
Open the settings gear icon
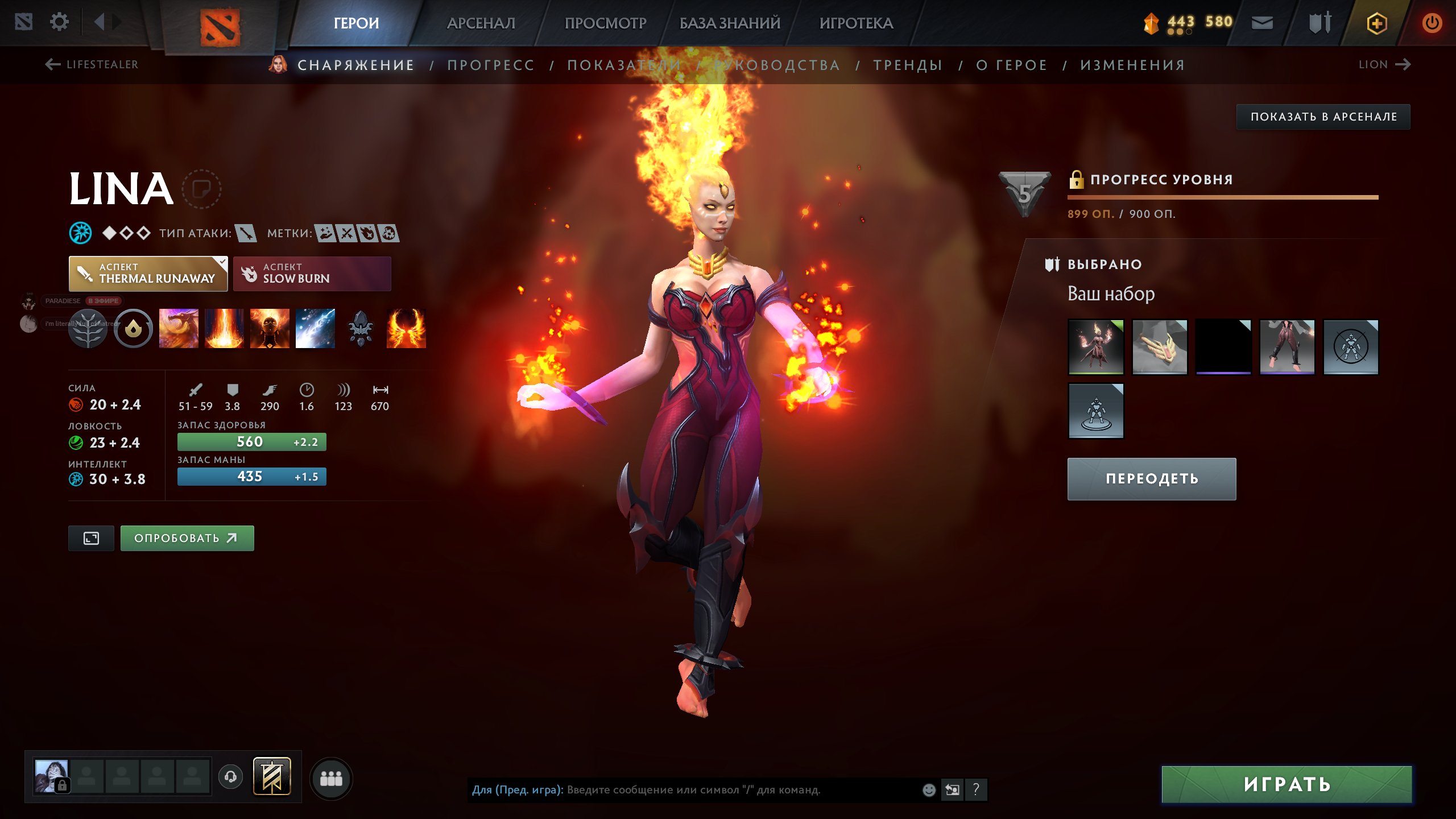tap(59, 21)
